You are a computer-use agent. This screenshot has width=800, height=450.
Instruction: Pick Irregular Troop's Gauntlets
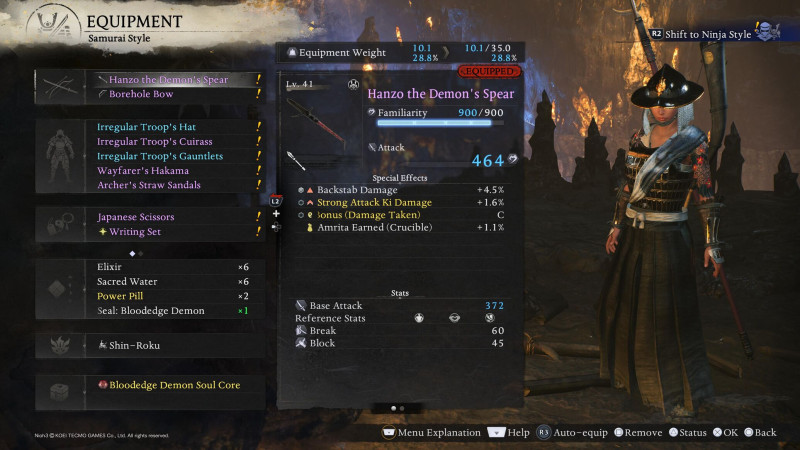159,156
